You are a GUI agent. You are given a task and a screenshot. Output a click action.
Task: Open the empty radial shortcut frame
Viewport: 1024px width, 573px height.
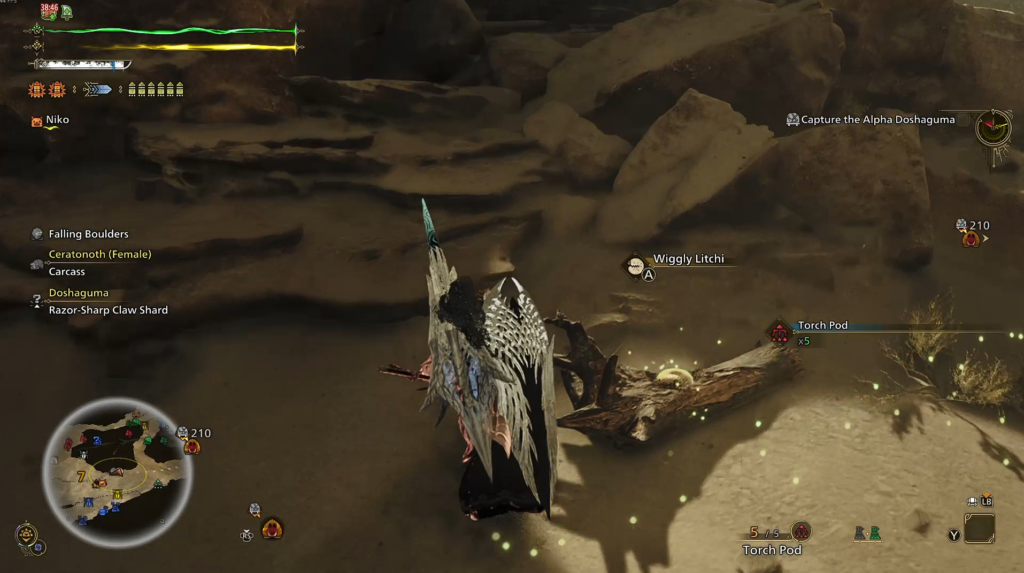979,528
